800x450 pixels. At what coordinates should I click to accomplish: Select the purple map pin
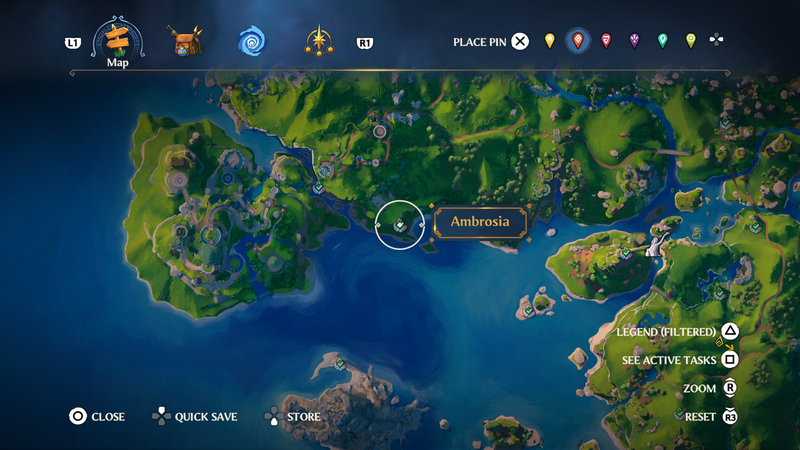pos(634,41)
